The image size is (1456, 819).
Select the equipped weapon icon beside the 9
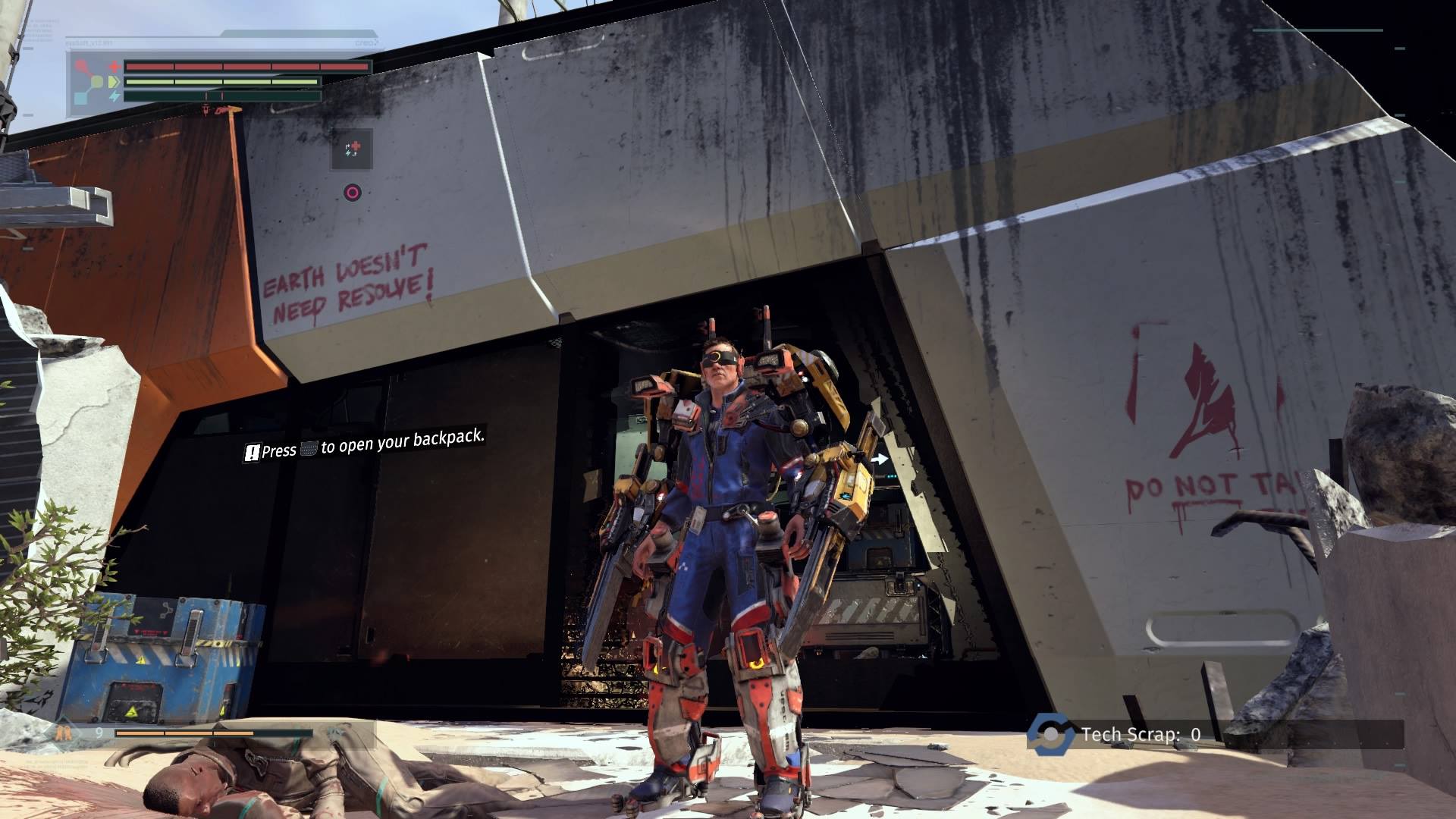pos(64,733)
